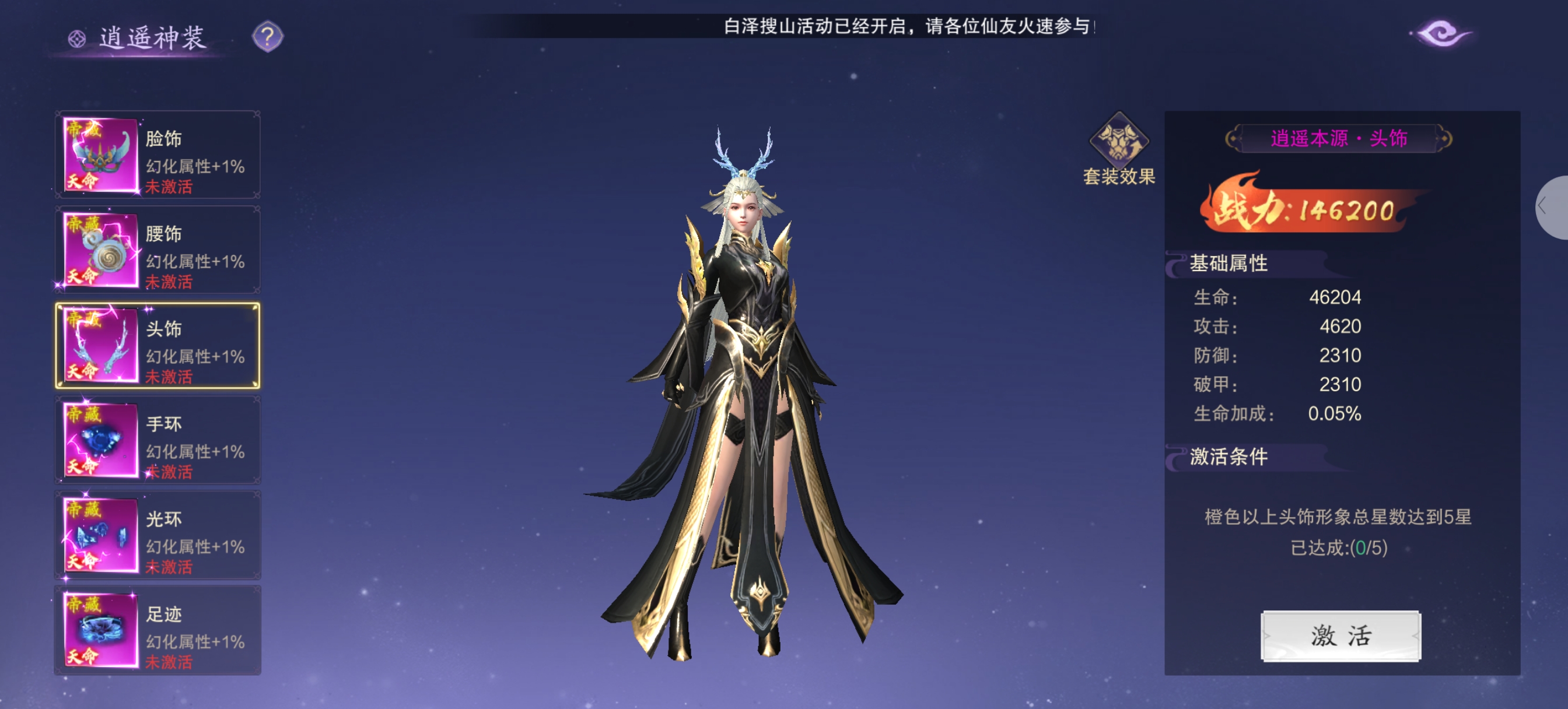The width and height of the screenshot is (1568, 709).
Task: Select the 足迹 footprint entry
Action: (157, 630)
